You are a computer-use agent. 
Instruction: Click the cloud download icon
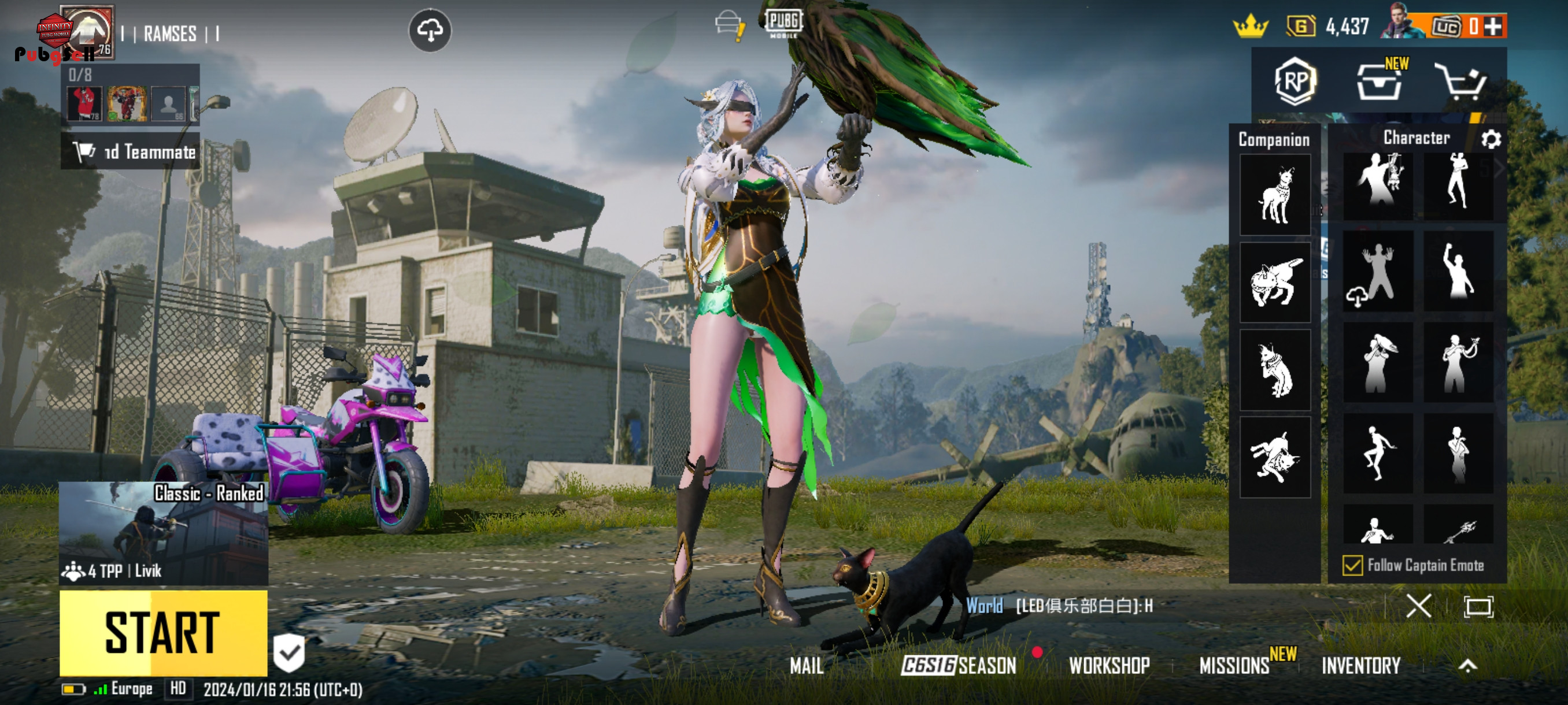pyautogui.click(x=430, y=30)
